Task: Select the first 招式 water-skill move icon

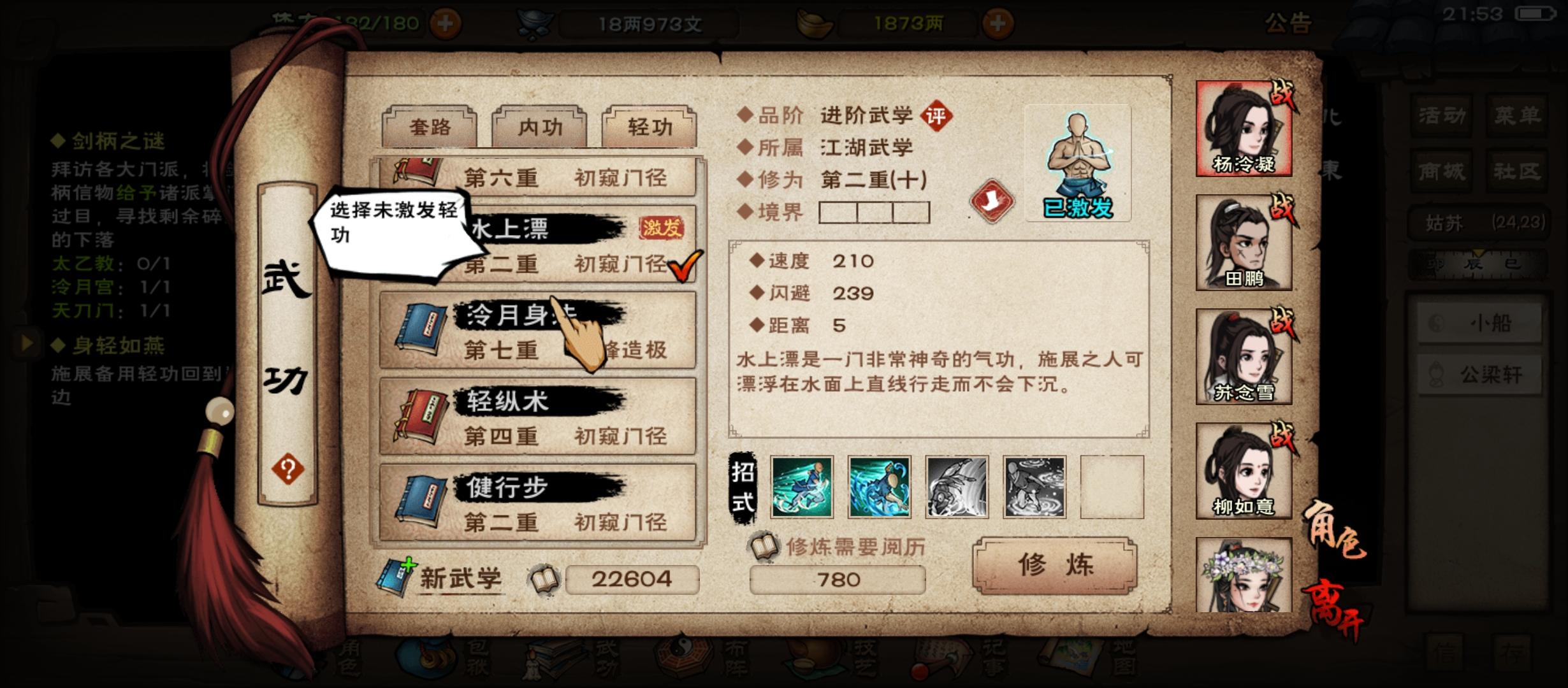Action: tap(801, 487)
